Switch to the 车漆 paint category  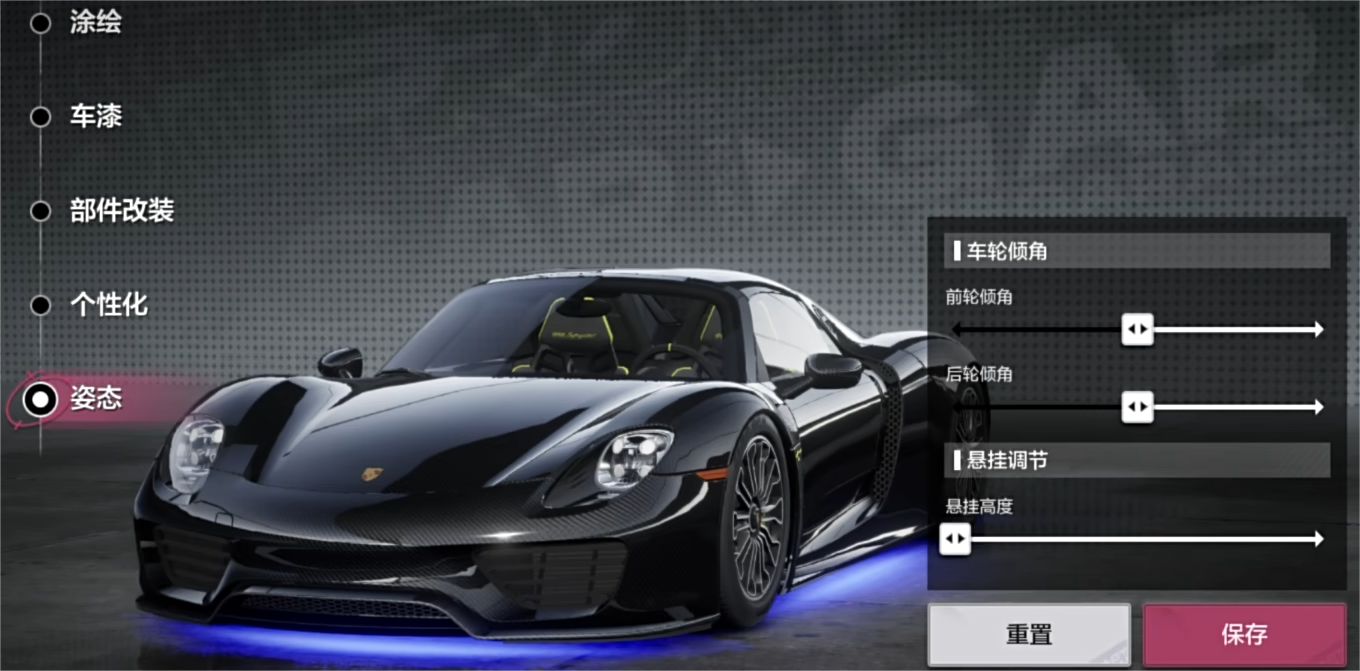coord(95,117)
